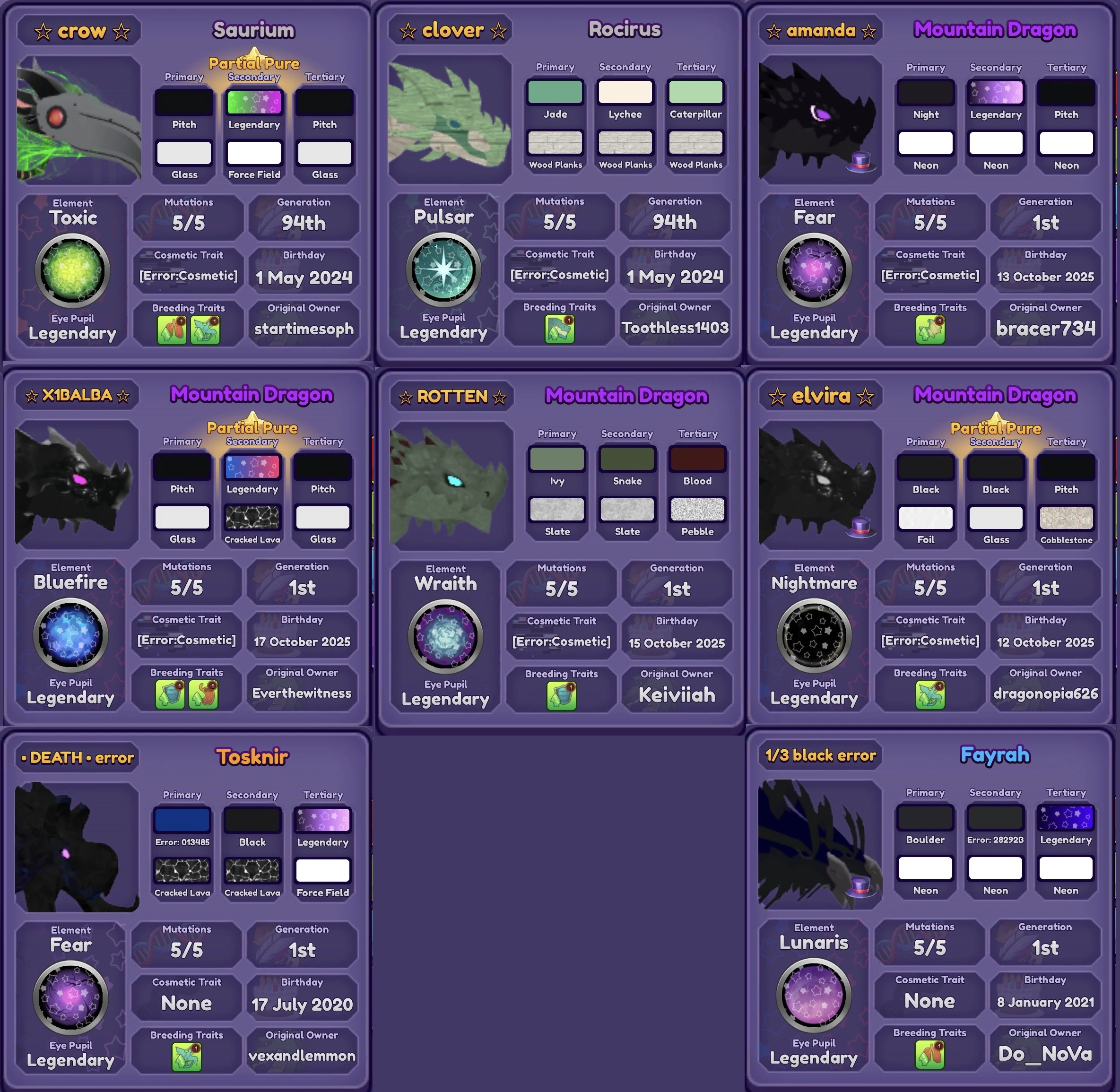
Task: Click the Fear element orb on Tosknir's card
Action: (x=70, y=996)
